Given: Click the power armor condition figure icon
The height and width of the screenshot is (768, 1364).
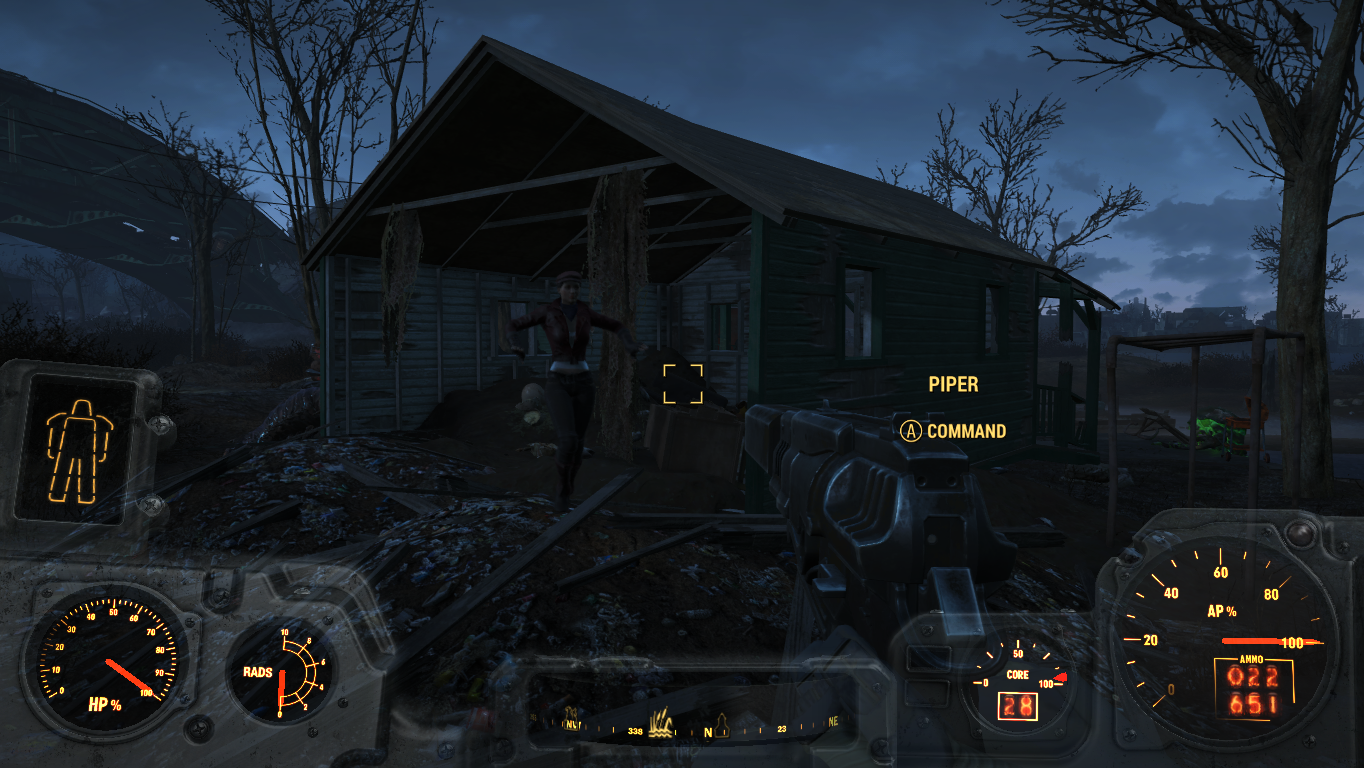Looking at the screenshot, I should [80, 449].
